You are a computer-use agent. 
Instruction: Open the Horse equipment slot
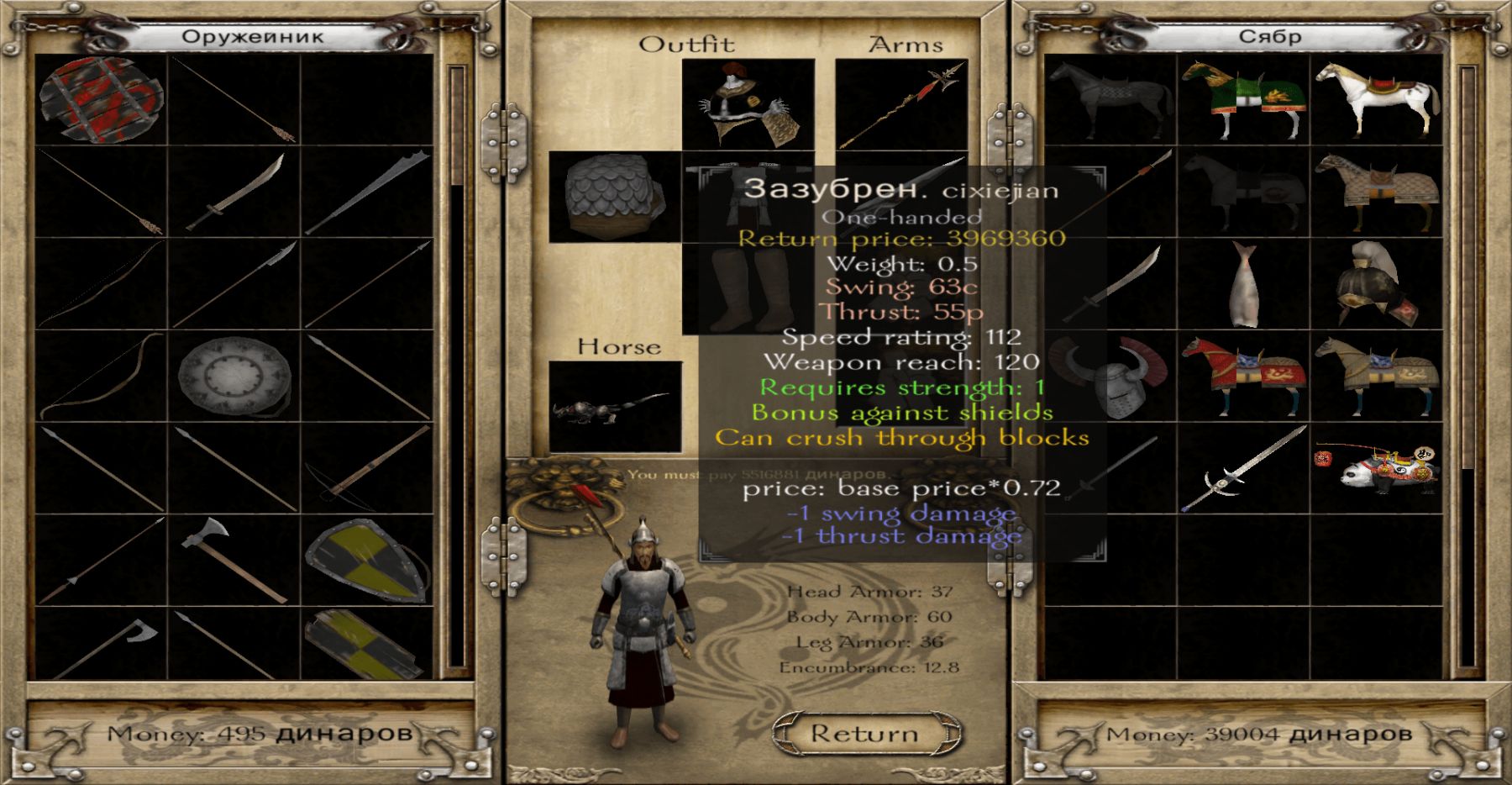pyautogui.click(x=615, y=407)
